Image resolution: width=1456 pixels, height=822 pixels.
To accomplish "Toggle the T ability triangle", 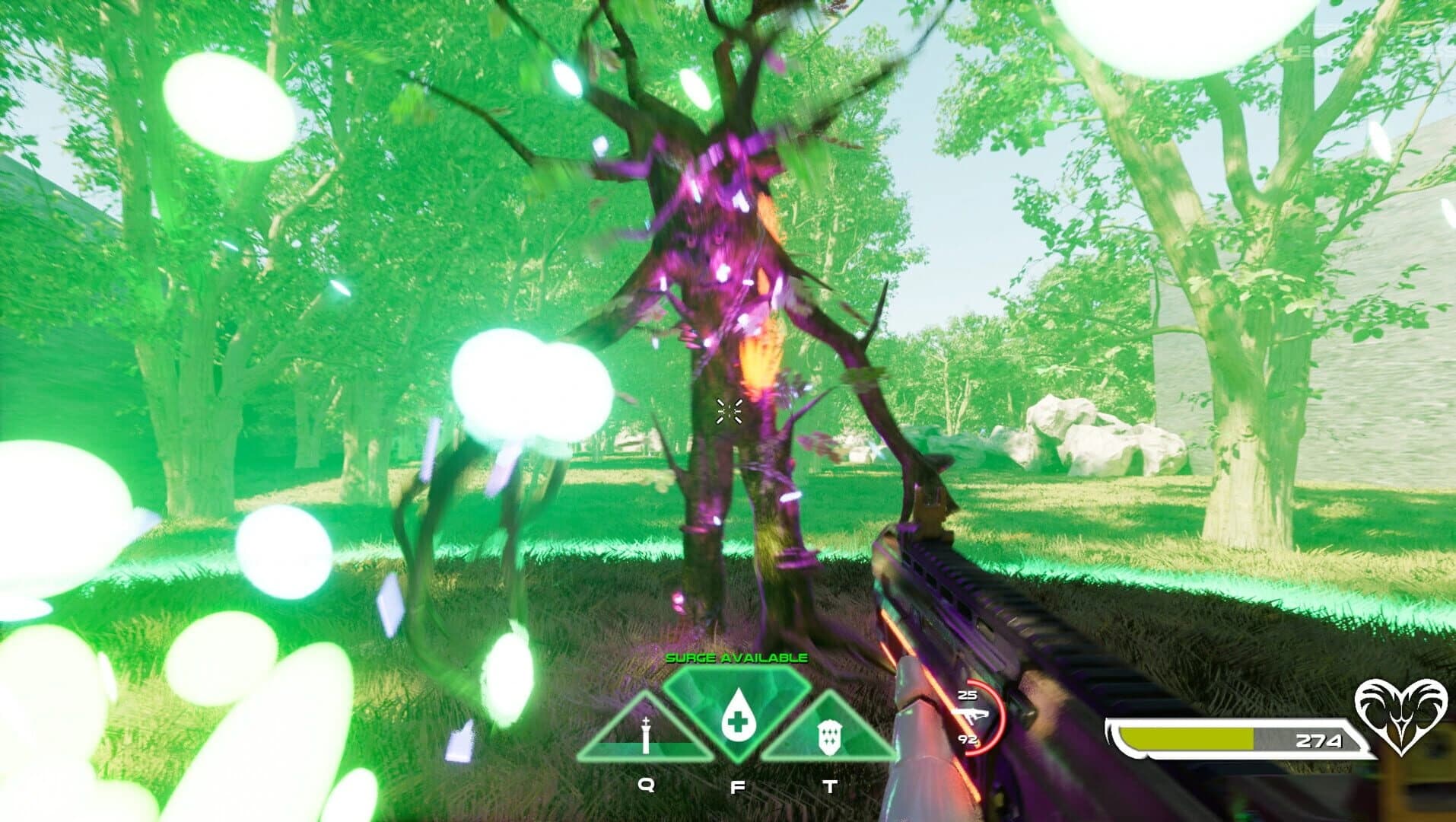I will click(829, 727).
